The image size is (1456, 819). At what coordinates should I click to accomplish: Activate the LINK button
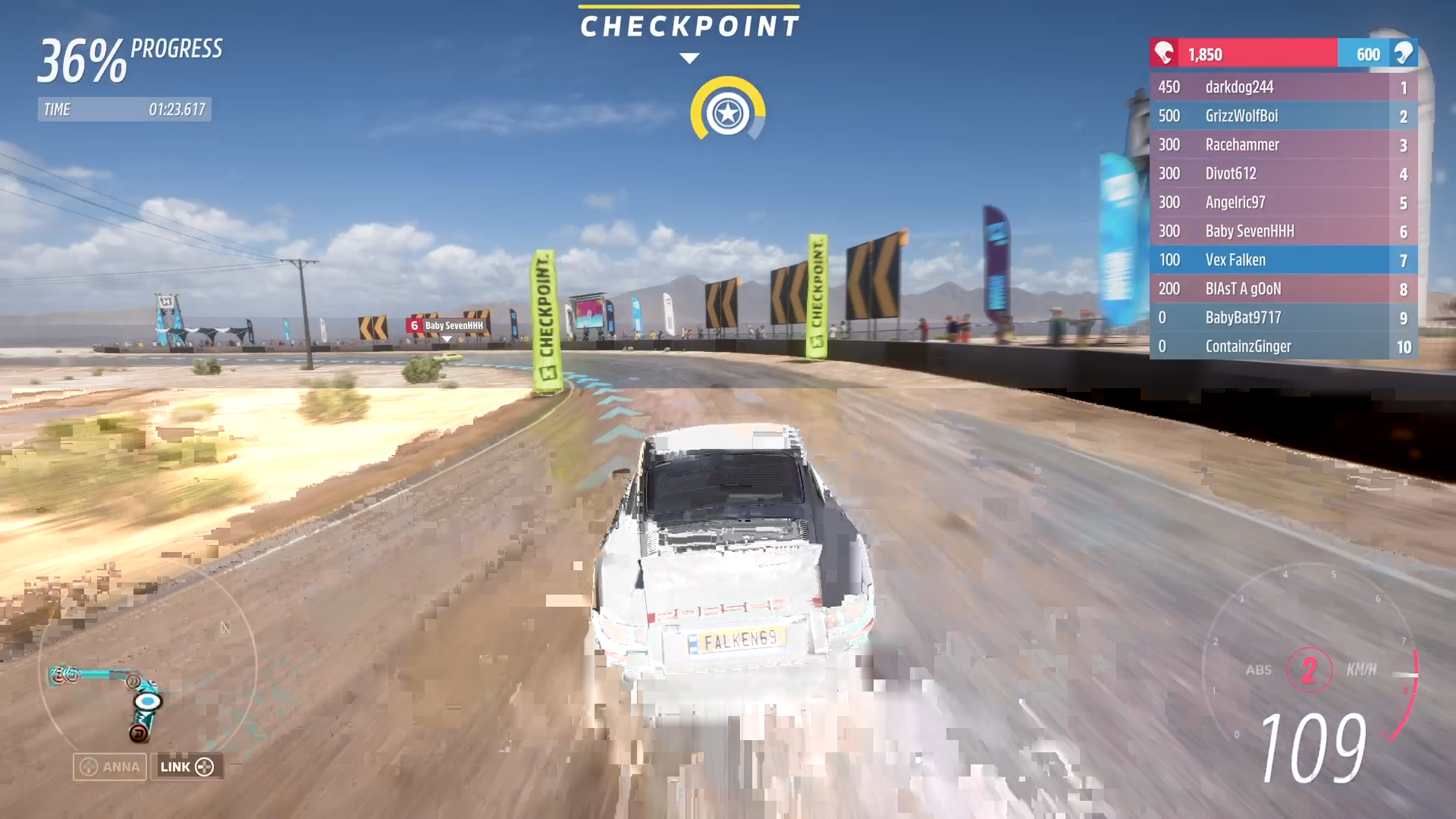point(187,767)
